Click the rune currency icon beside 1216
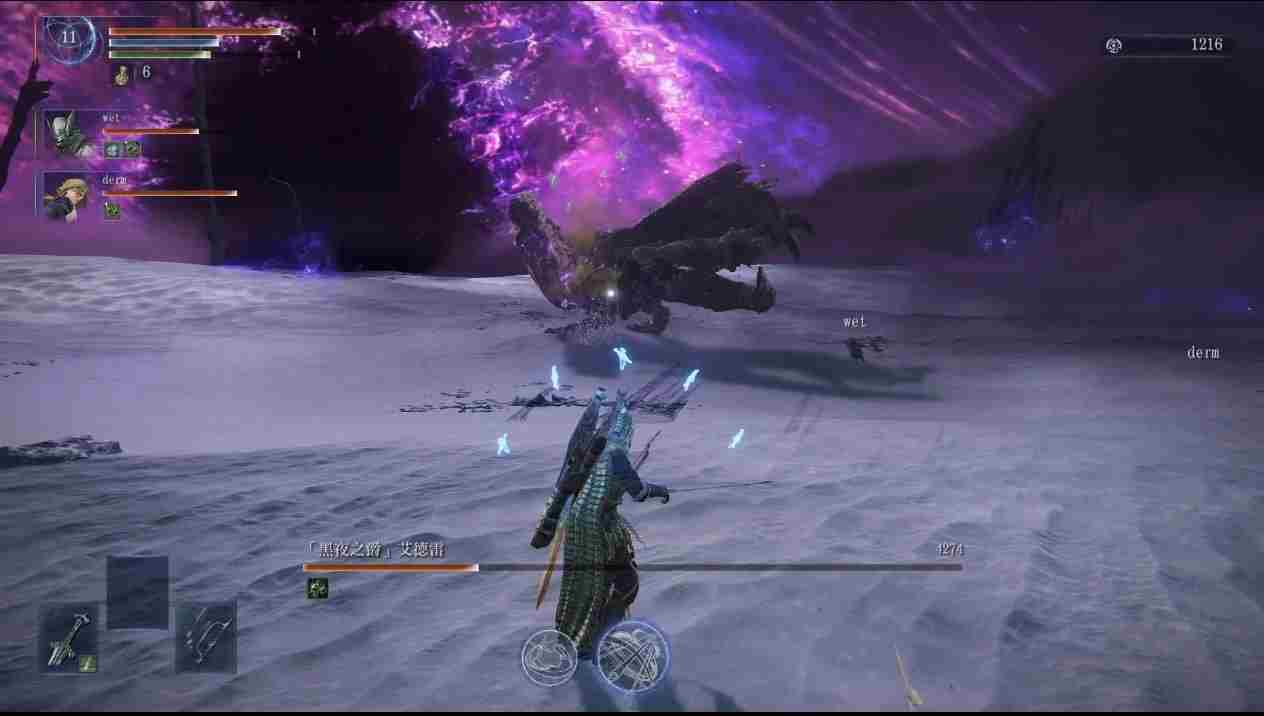Viewport: 1264px width, 716px height. click(1115, 45)
